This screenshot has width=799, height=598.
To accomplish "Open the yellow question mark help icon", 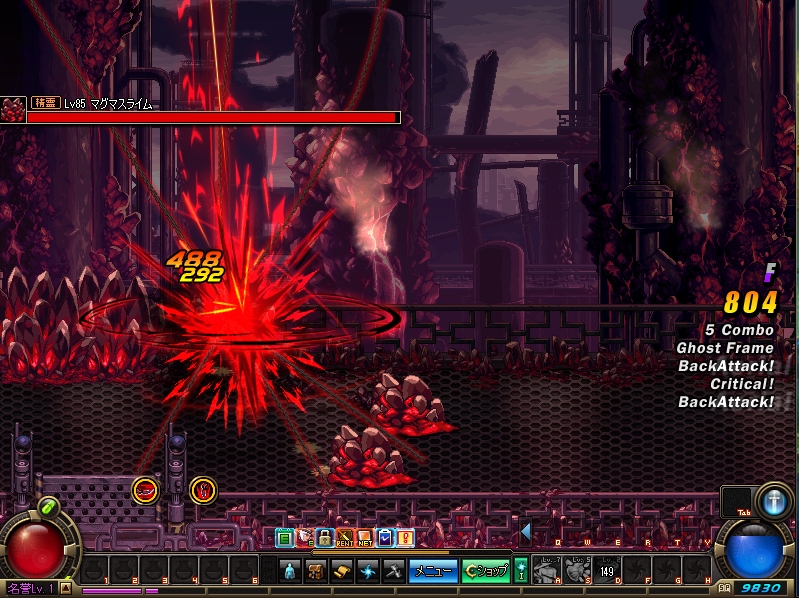I will (x=405, y=538).
